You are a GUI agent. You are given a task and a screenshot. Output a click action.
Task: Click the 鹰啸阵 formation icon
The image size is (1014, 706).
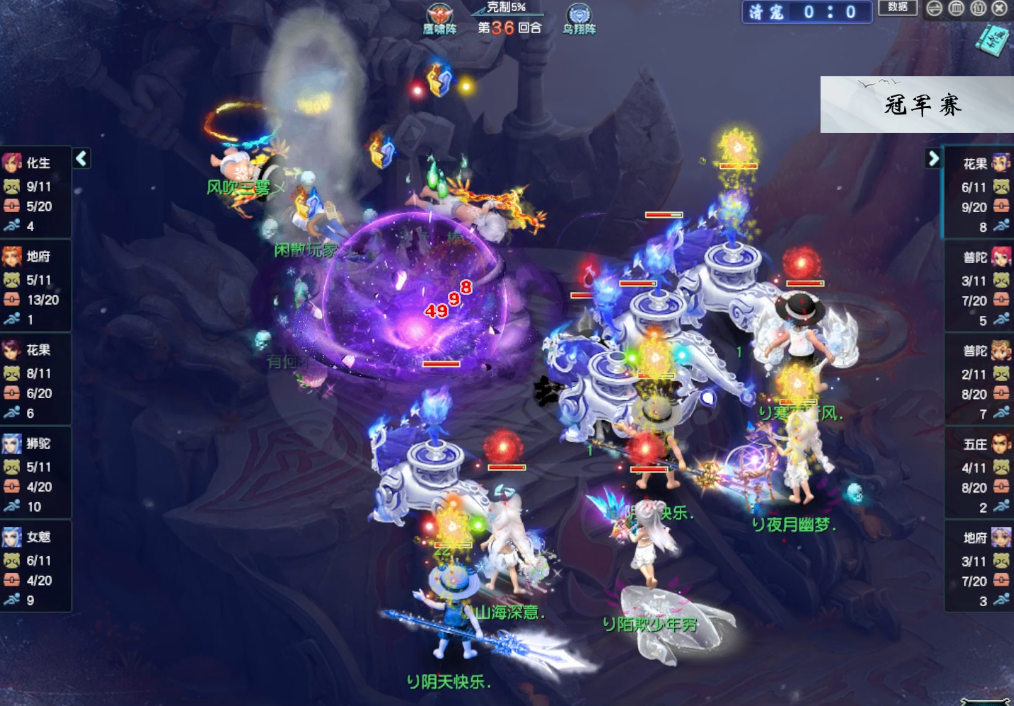click(x=439, y=17)
